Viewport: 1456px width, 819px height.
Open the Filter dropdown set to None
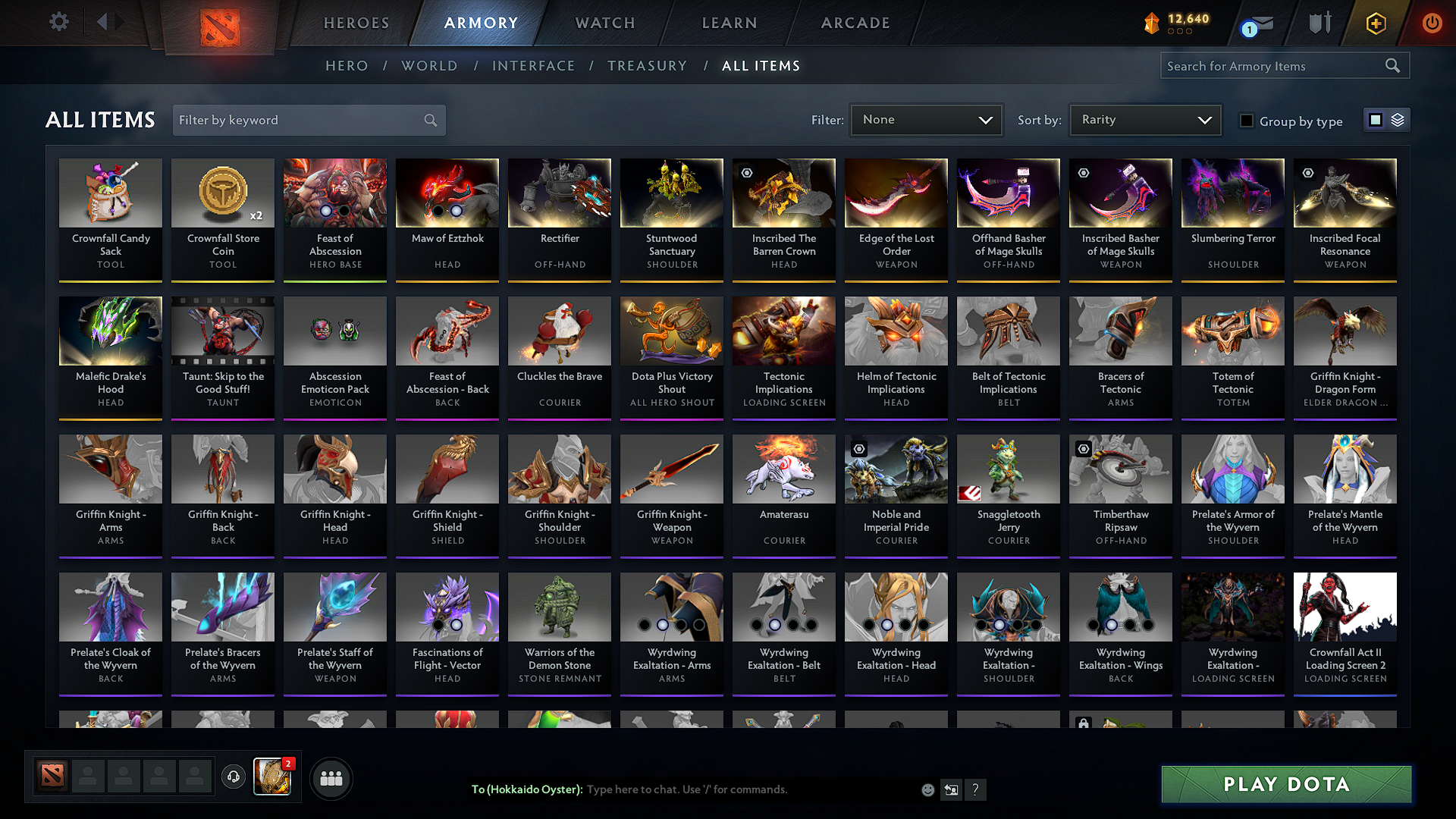point(925,119)
